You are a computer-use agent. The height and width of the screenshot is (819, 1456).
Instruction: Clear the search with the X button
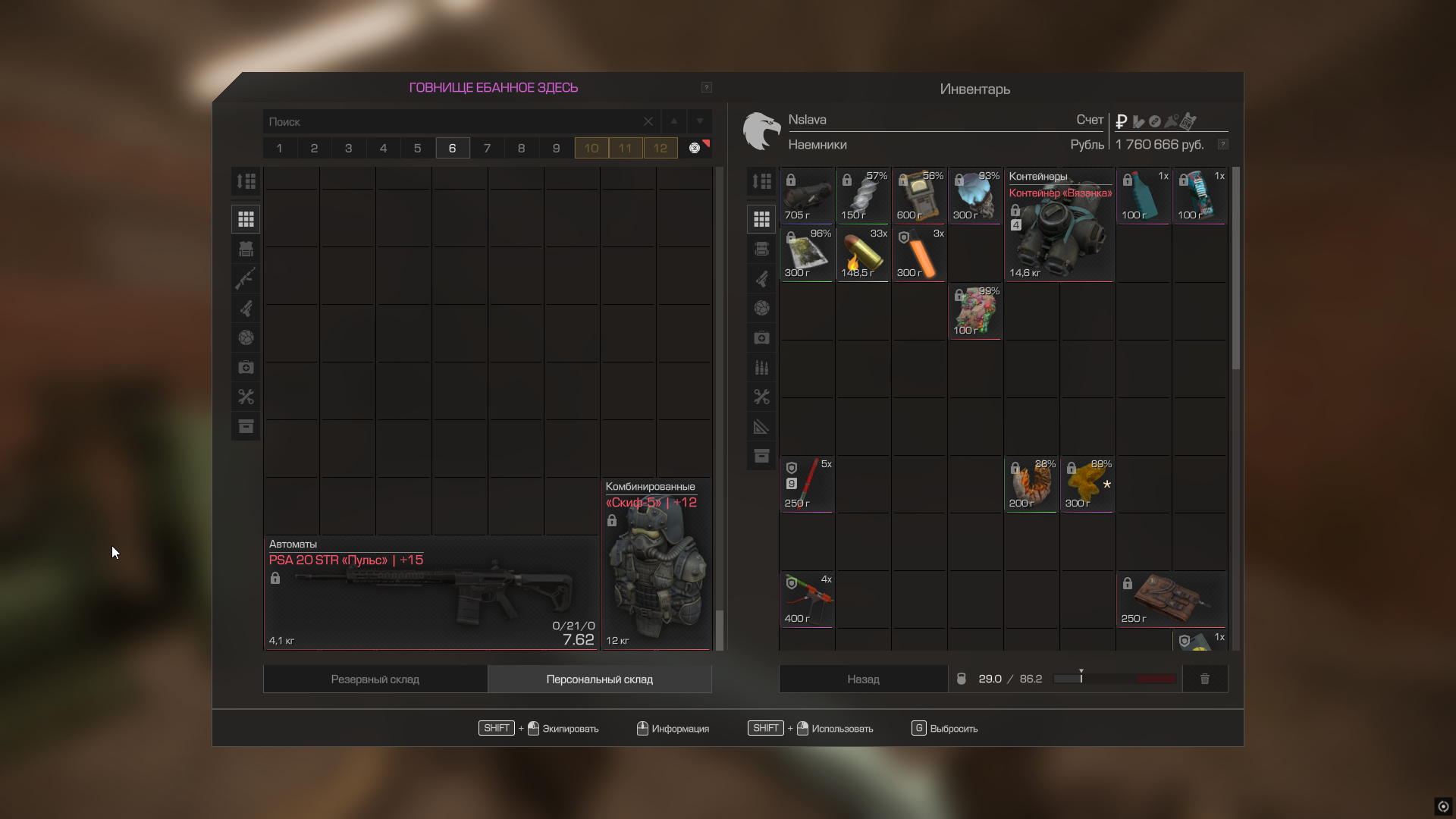(648, 121)
